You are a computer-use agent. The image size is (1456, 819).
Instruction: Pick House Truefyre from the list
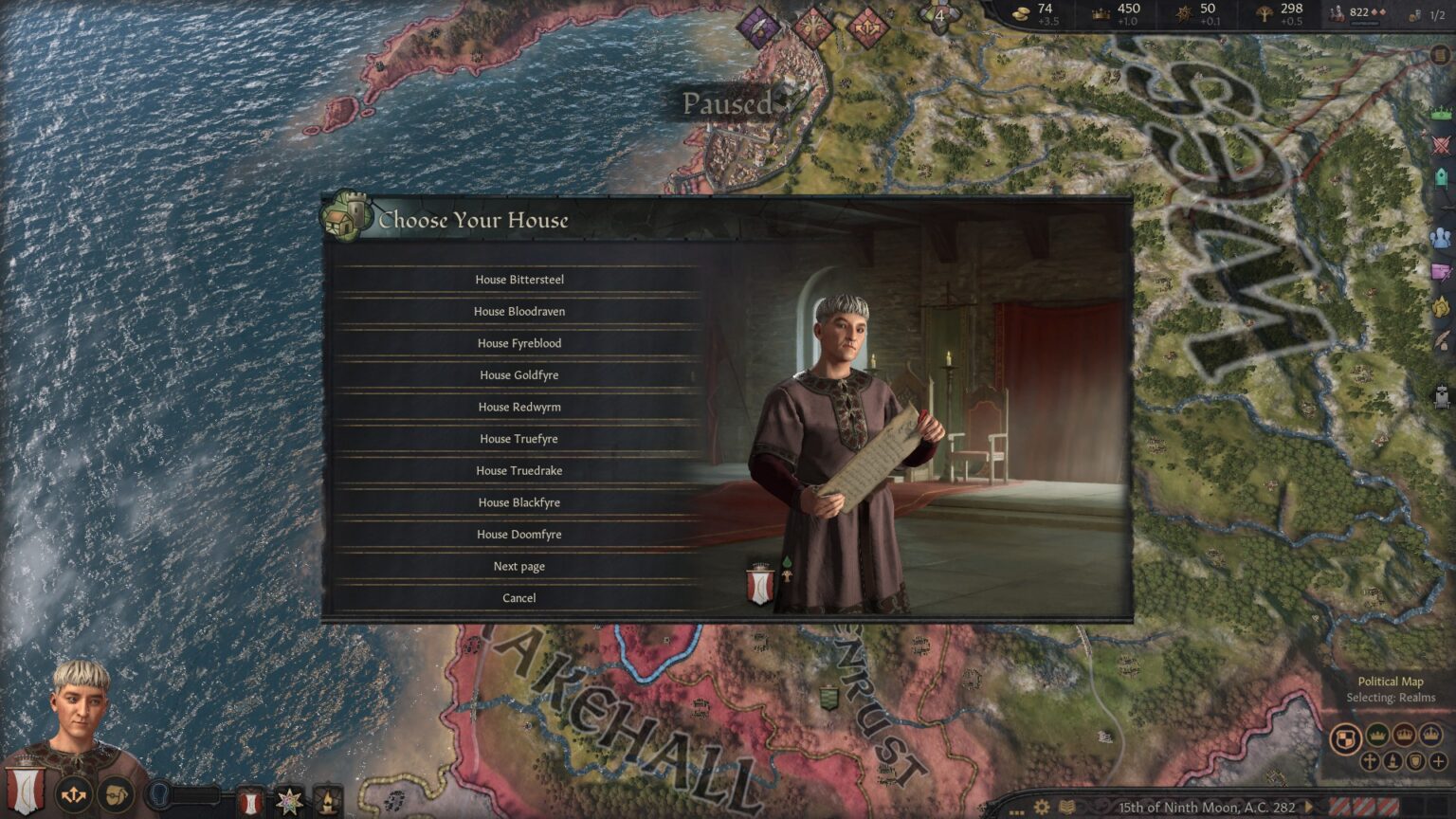pyautogui.click(x=519, y=439)
